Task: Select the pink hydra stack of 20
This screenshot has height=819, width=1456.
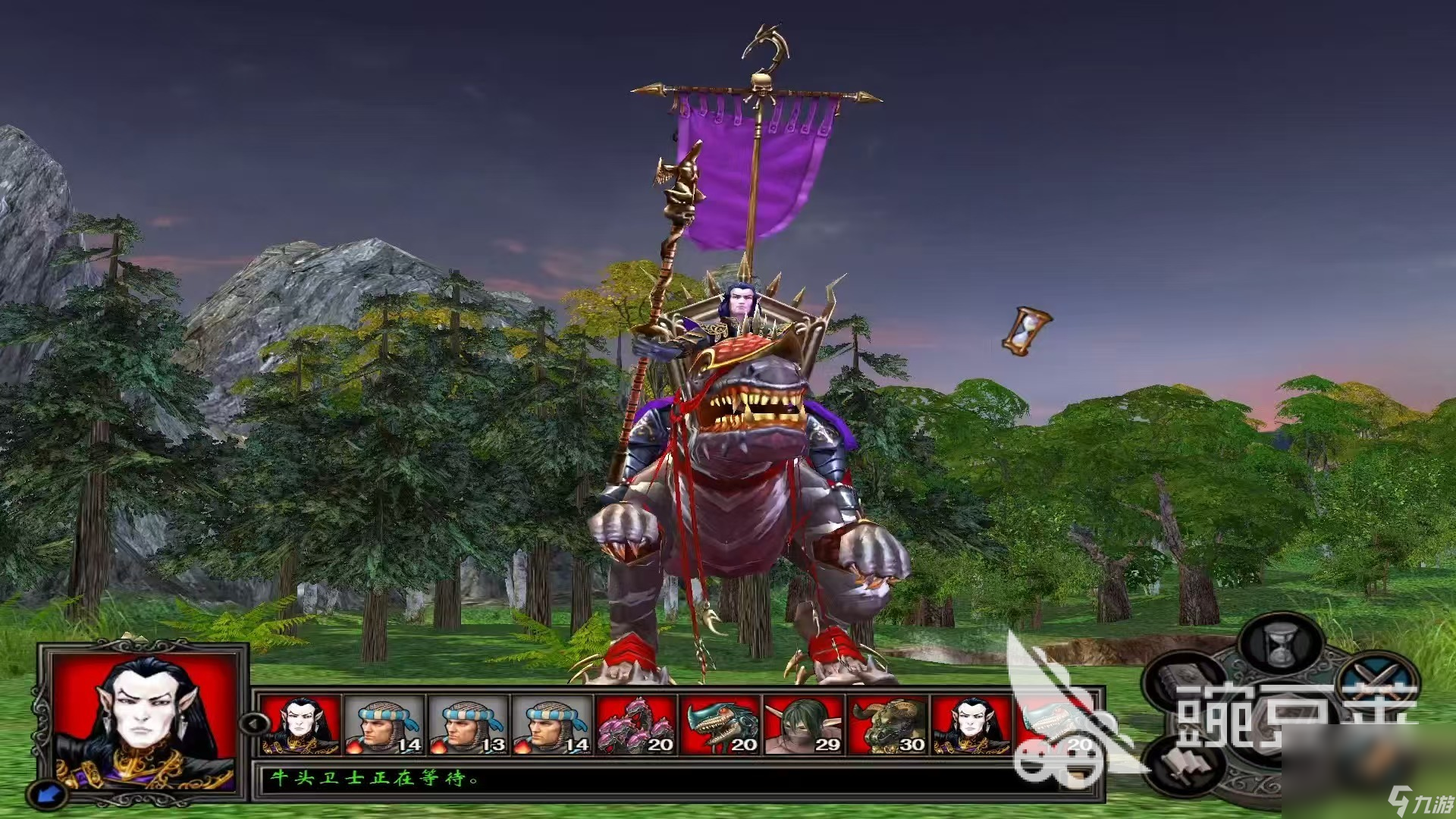Action: click(x=635, y=726)
